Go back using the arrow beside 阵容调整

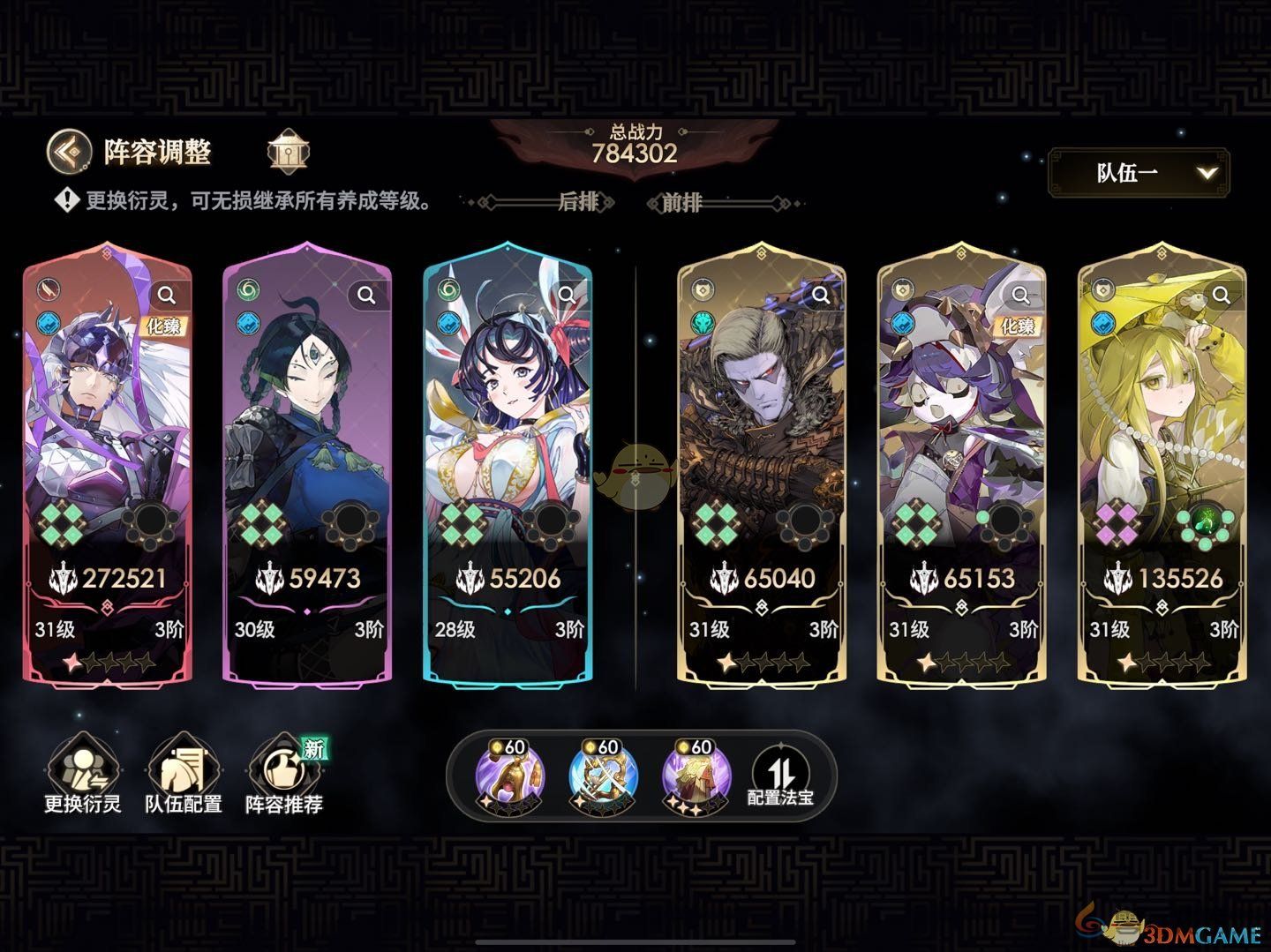[69, 152]
